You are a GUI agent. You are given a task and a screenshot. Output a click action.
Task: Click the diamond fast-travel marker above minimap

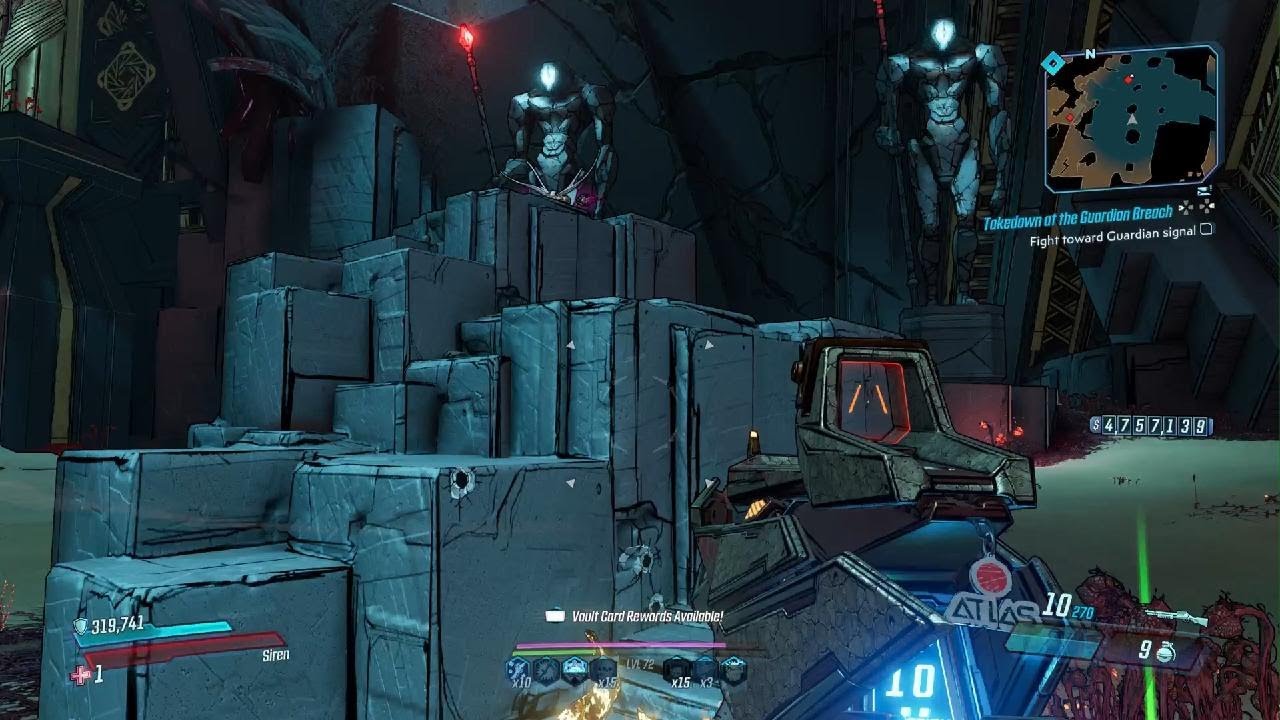[1052, 64]
